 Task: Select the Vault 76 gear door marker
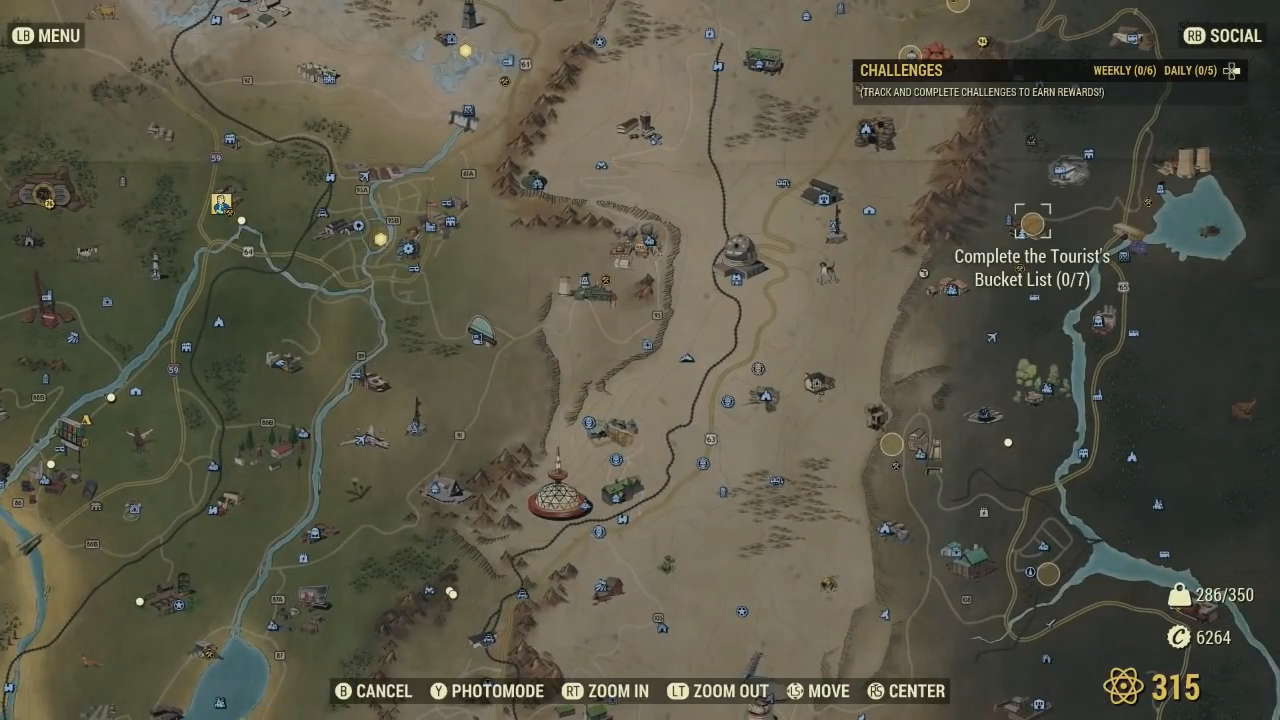pyautogui.click(x=44, y=192)
